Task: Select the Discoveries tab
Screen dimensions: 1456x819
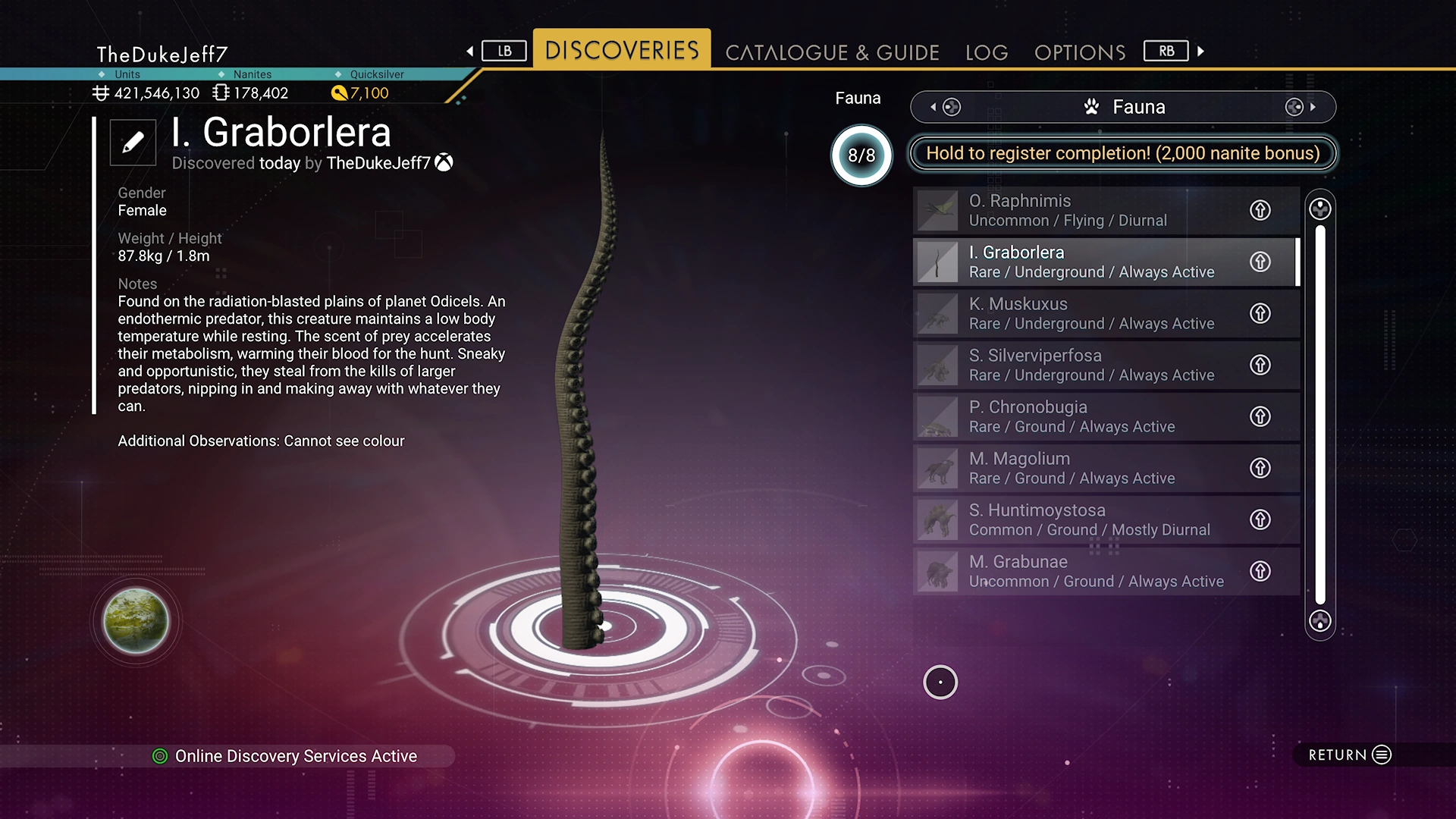Action: coord(622,51)
